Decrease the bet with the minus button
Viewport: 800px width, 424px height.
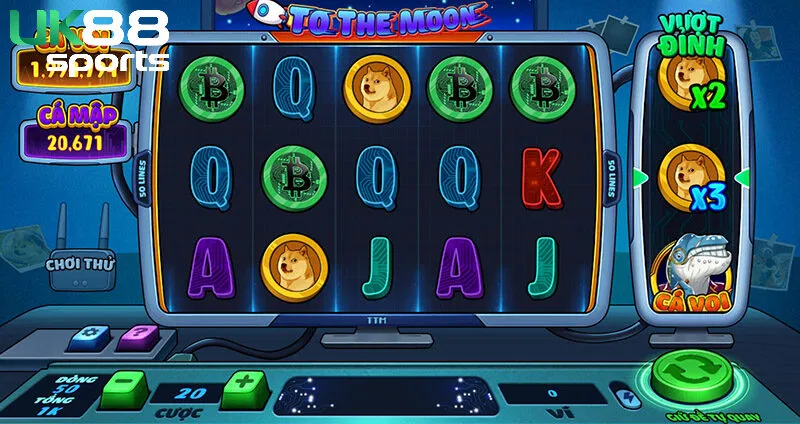[x=122, y=385]
